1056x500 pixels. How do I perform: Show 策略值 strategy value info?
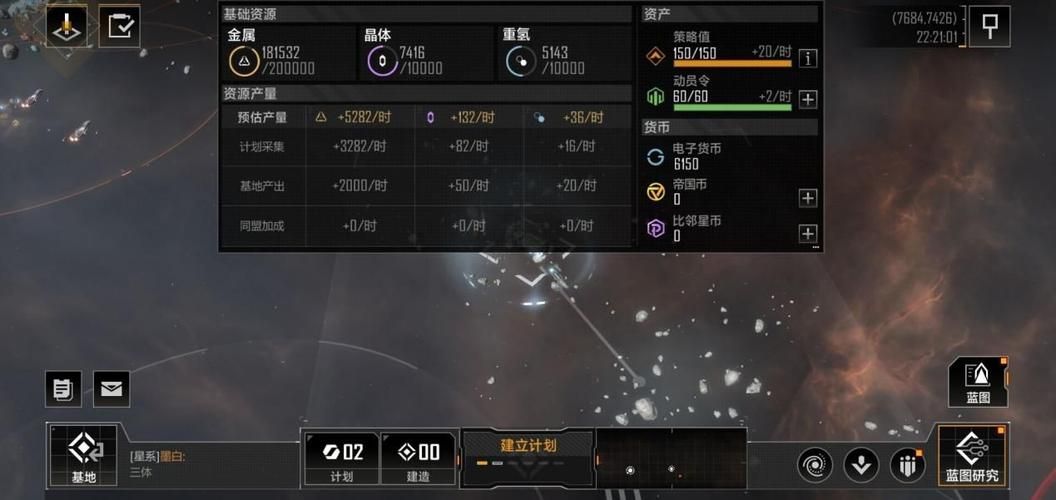[x=808, y=58]
